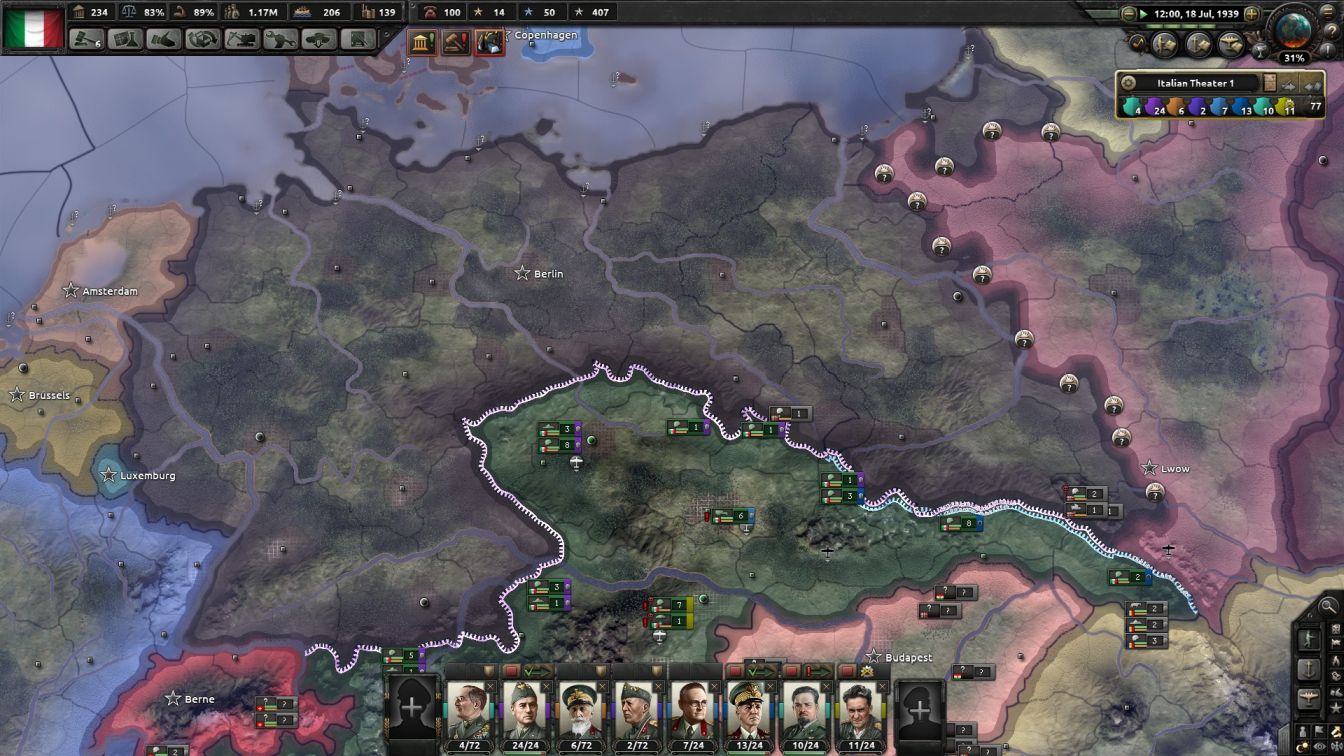The width and height of the screenshot is (1344, 756).
Task: Toggle night view with the moon icon
Action: 1302,746
